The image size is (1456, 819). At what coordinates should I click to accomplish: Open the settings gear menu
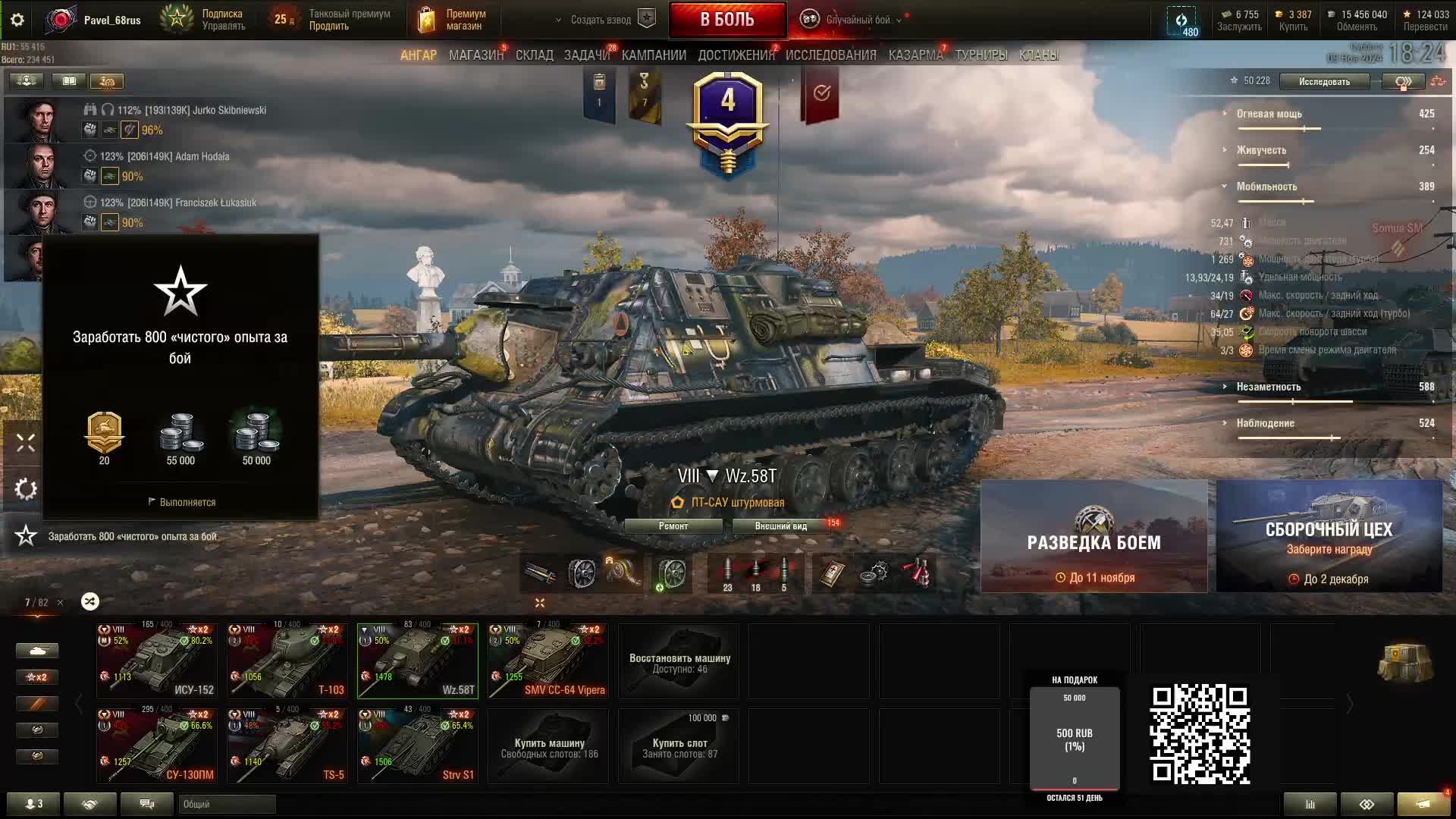[17, 20]
